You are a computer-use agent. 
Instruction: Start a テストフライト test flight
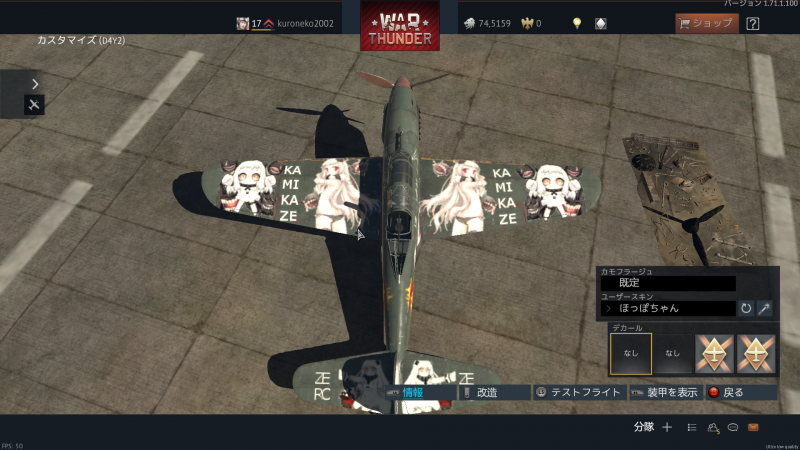(x=578, y=393)
